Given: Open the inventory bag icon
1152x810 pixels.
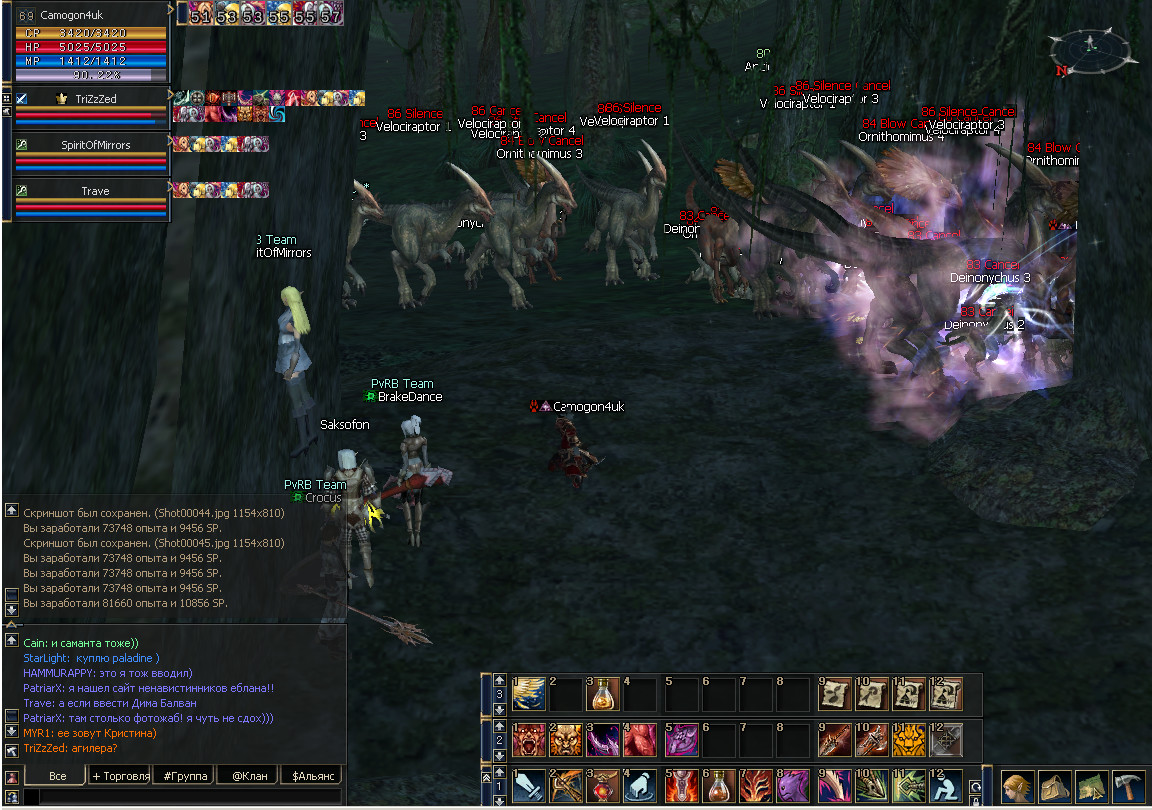Looking at the screenshot, I should point(1055,786).
